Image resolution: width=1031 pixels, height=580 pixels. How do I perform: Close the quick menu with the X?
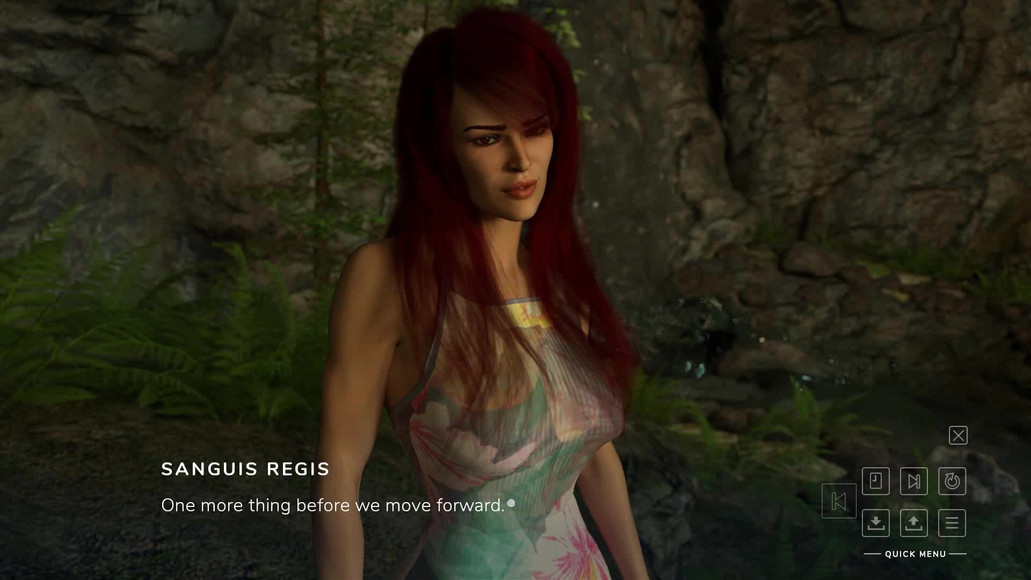pyautogui.click(x=958, y=435)
